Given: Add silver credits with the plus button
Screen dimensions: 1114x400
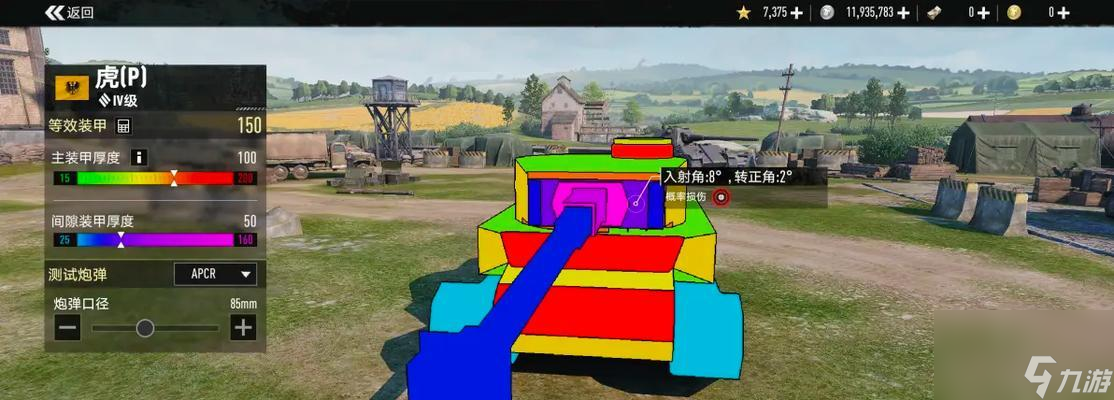Looking at the screenshot, I should (904, 13).
